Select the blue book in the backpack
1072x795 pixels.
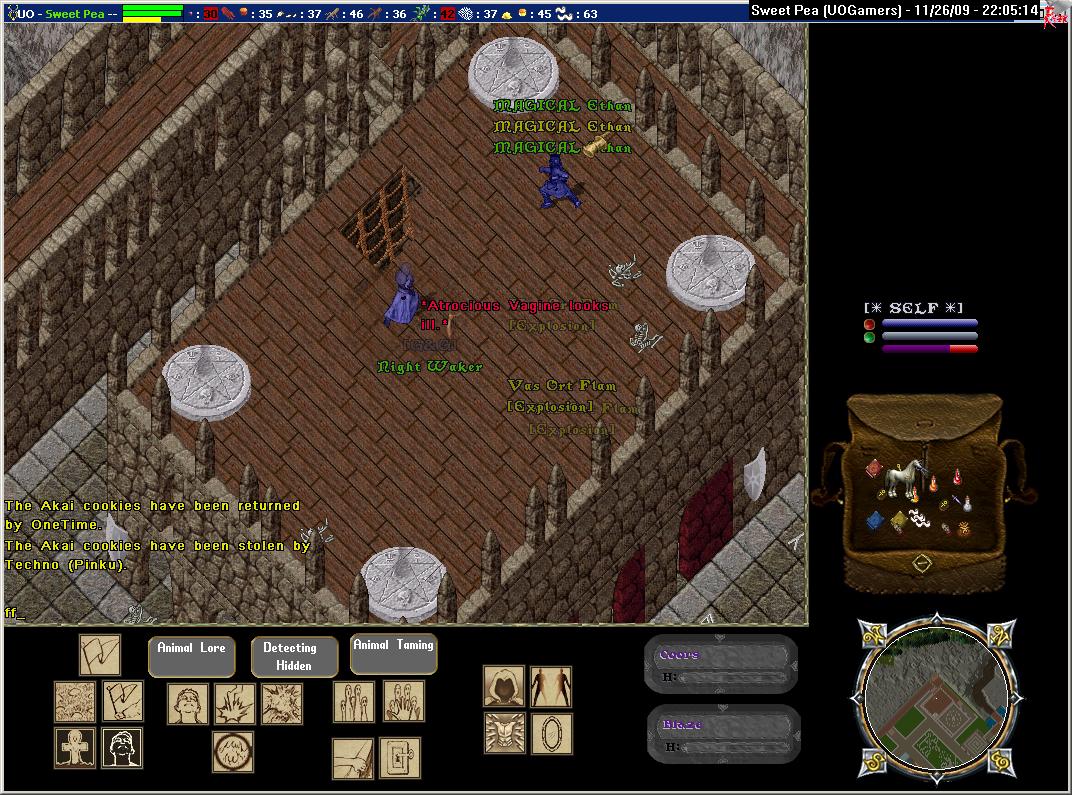coord(875,520)
